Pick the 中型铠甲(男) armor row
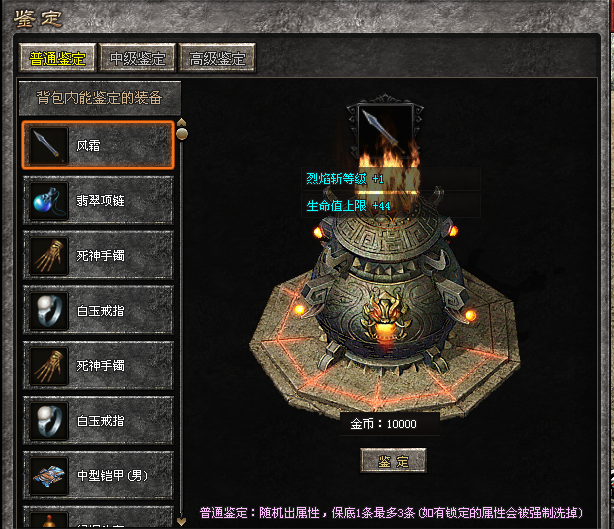614x529 pixels. (97, 473)
